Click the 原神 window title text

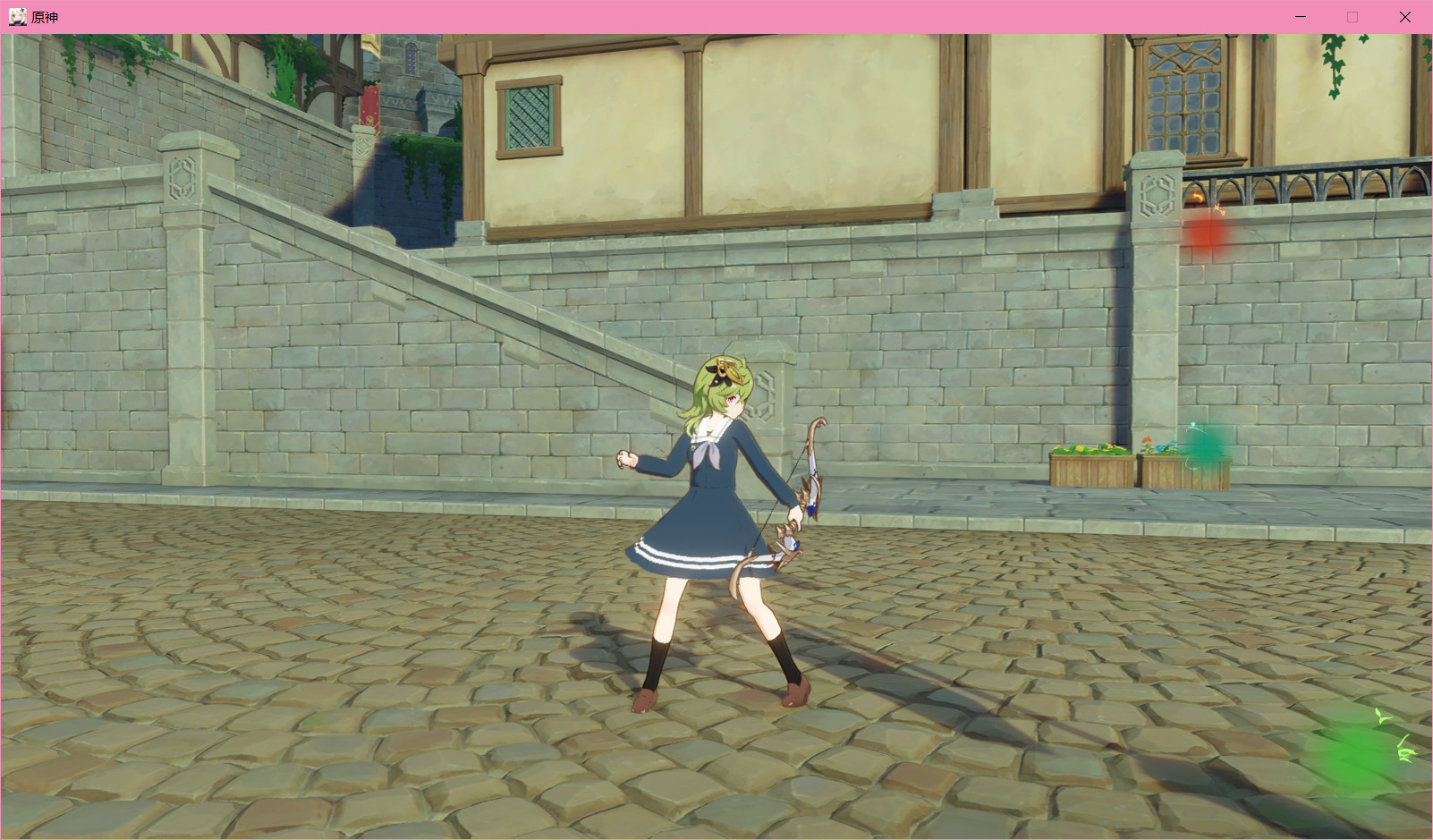point(43,16)
